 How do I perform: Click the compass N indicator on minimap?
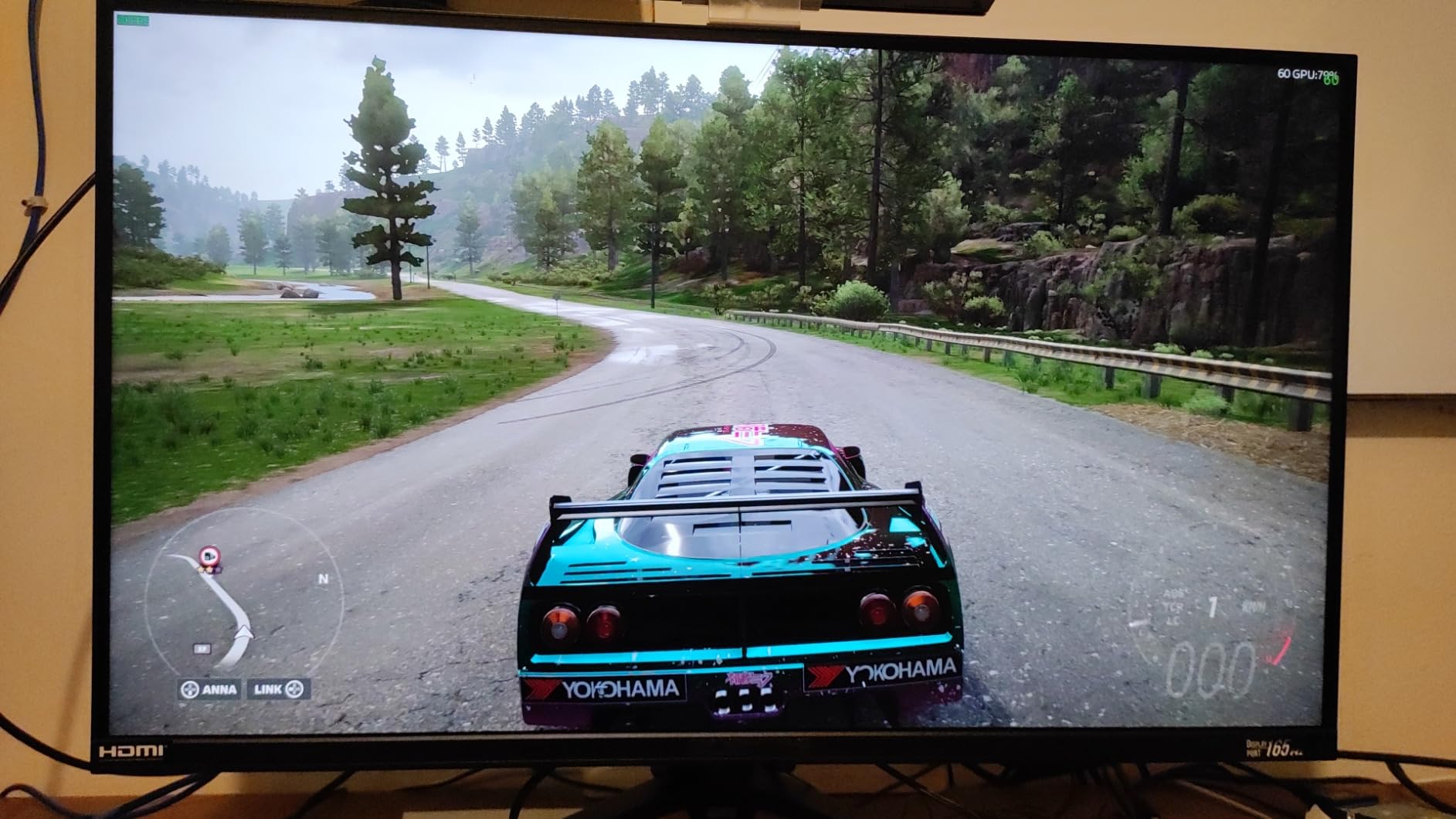point(324,579)
